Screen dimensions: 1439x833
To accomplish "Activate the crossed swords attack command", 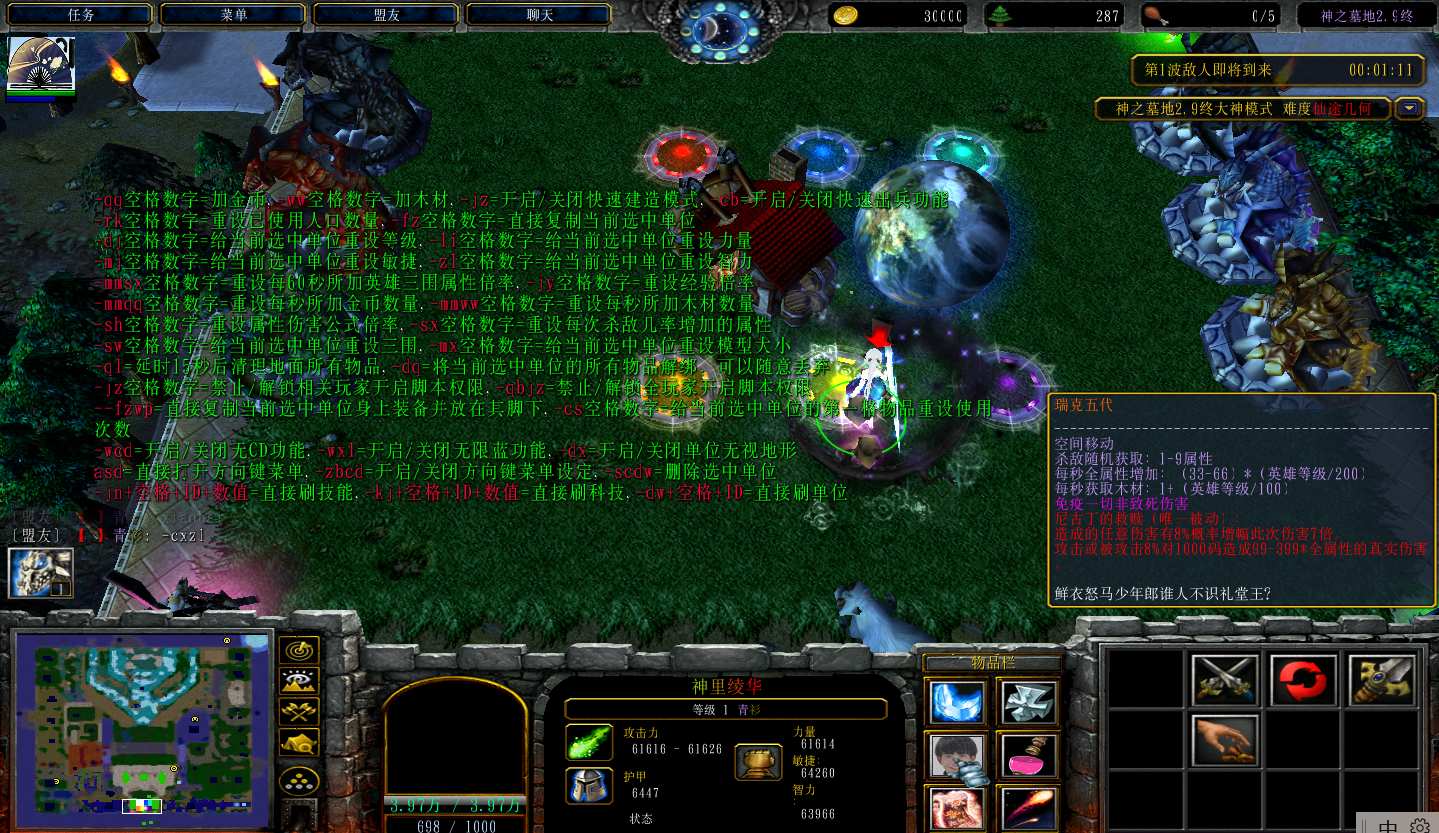I will (1224, 681).
